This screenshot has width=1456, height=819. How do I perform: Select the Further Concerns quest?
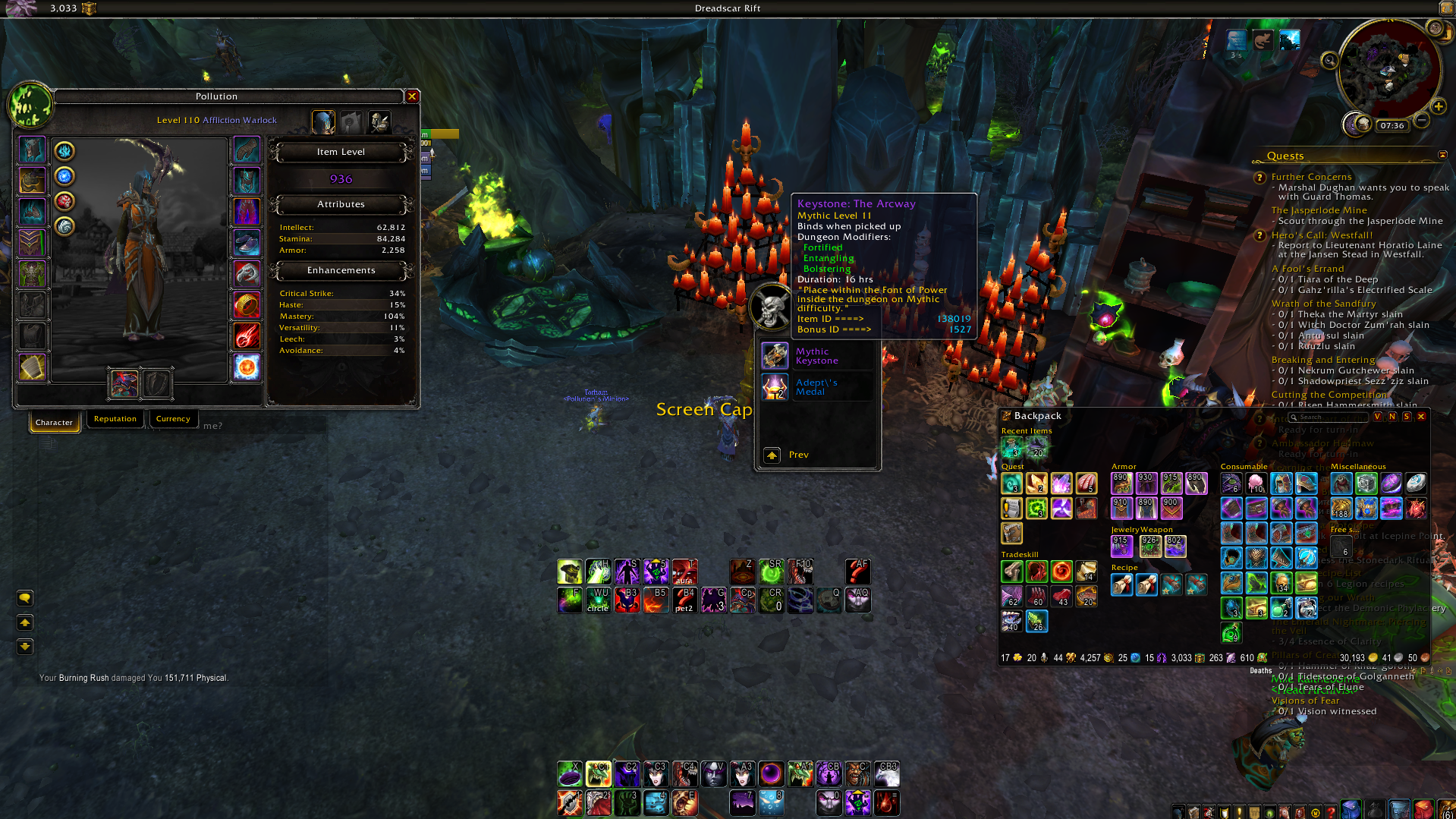pos(1311,177)
